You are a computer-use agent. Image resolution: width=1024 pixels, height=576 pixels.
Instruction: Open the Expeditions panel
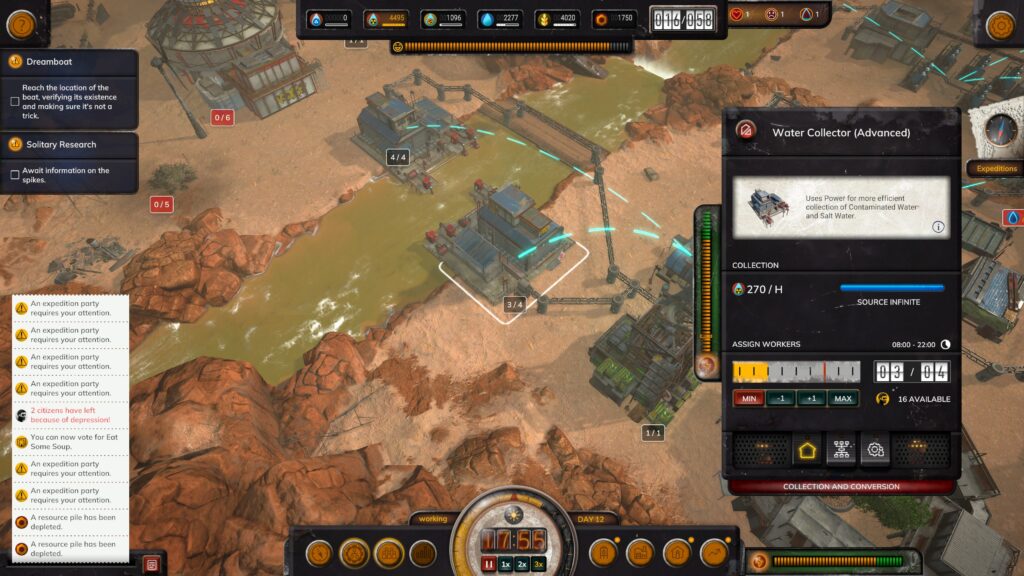(x=995, y=169)
